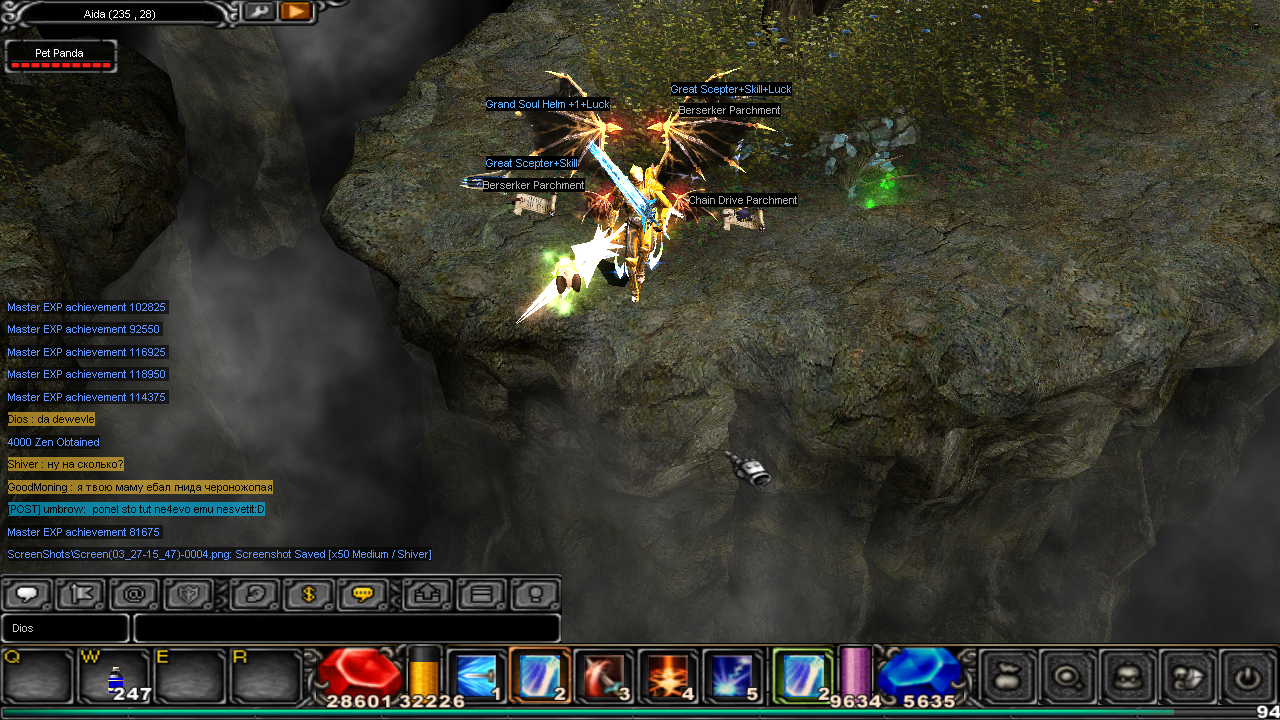The height and width of the screenshot is (720, 1280).
Task: Toggle the yellow dollar sign button
Action: 309,594
